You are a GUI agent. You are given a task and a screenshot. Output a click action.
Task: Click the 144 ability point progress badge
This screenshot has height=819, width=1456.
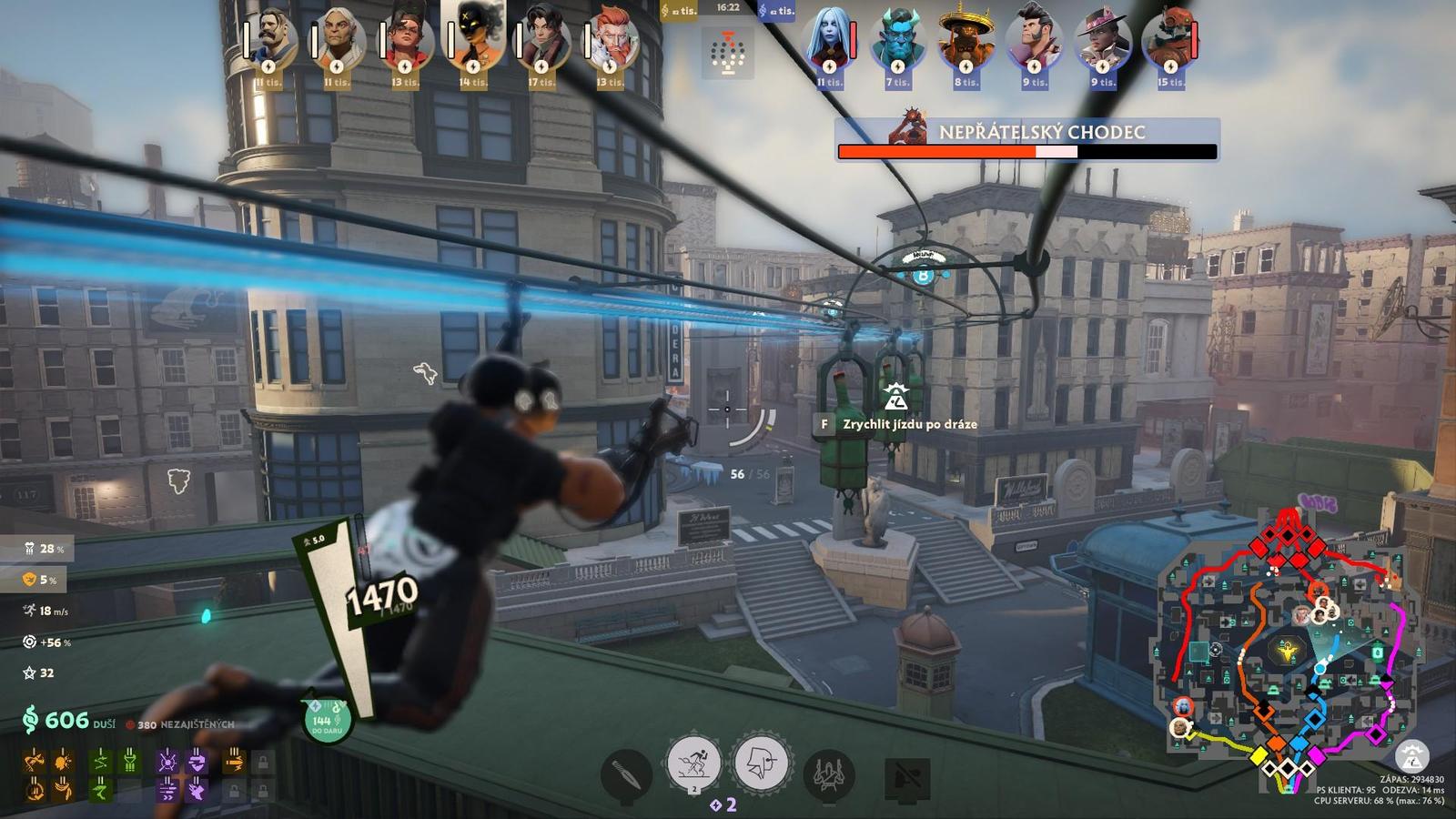(325, 721)
